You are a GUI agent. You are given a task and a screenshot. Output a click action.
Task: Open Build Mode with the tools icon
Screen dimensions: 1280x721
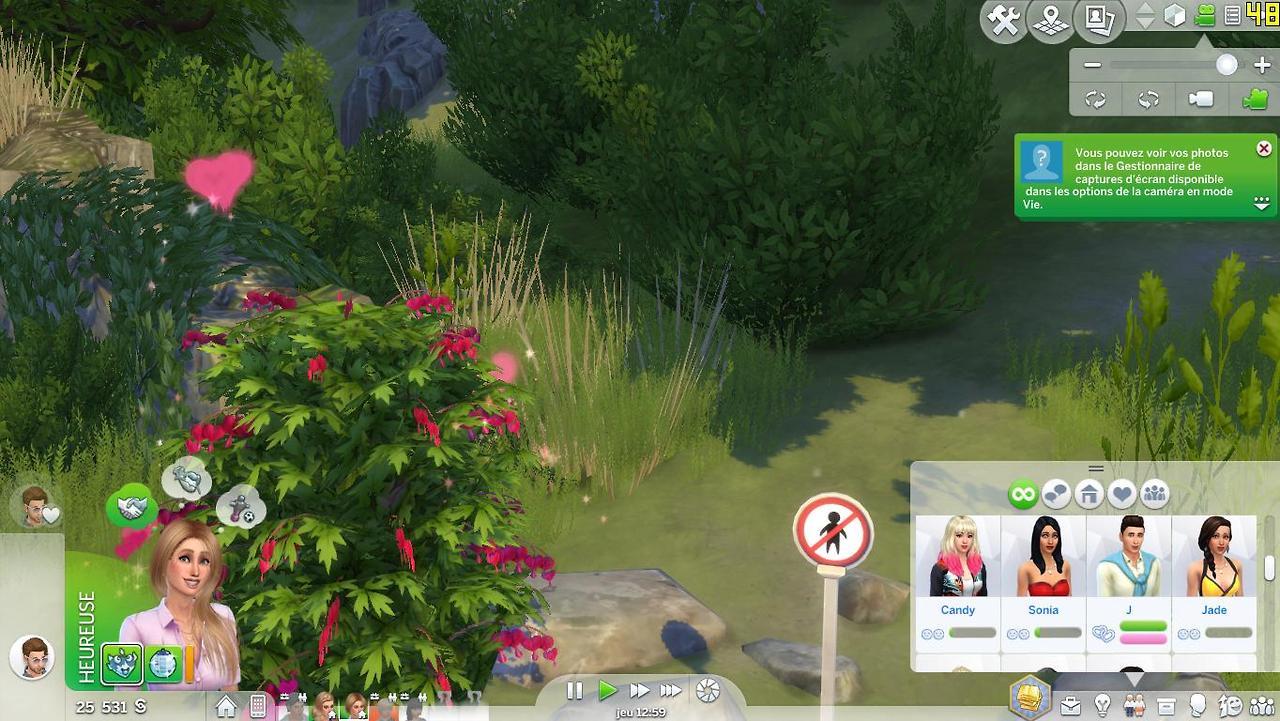[1003, 20]
